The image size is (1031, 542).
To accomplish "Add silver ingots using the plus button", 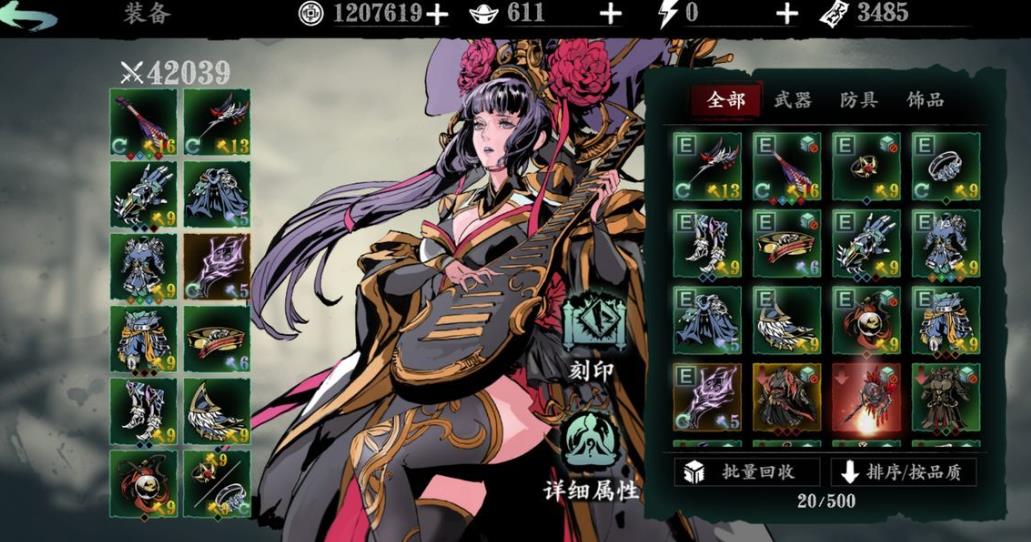I will [x=610, y=13].
